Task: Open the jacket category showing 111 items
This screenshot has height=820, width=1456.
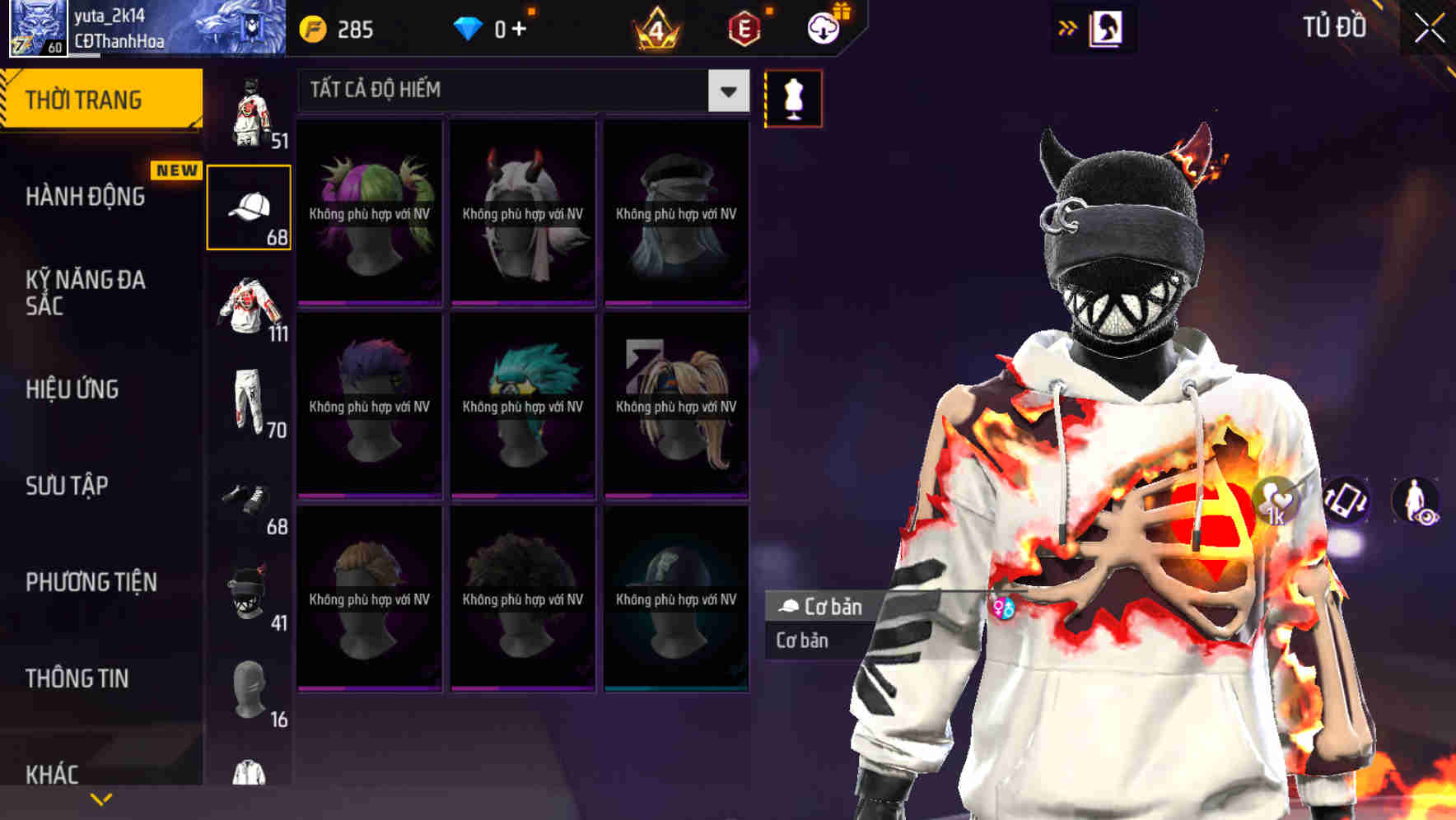Action: coord(250,305)
